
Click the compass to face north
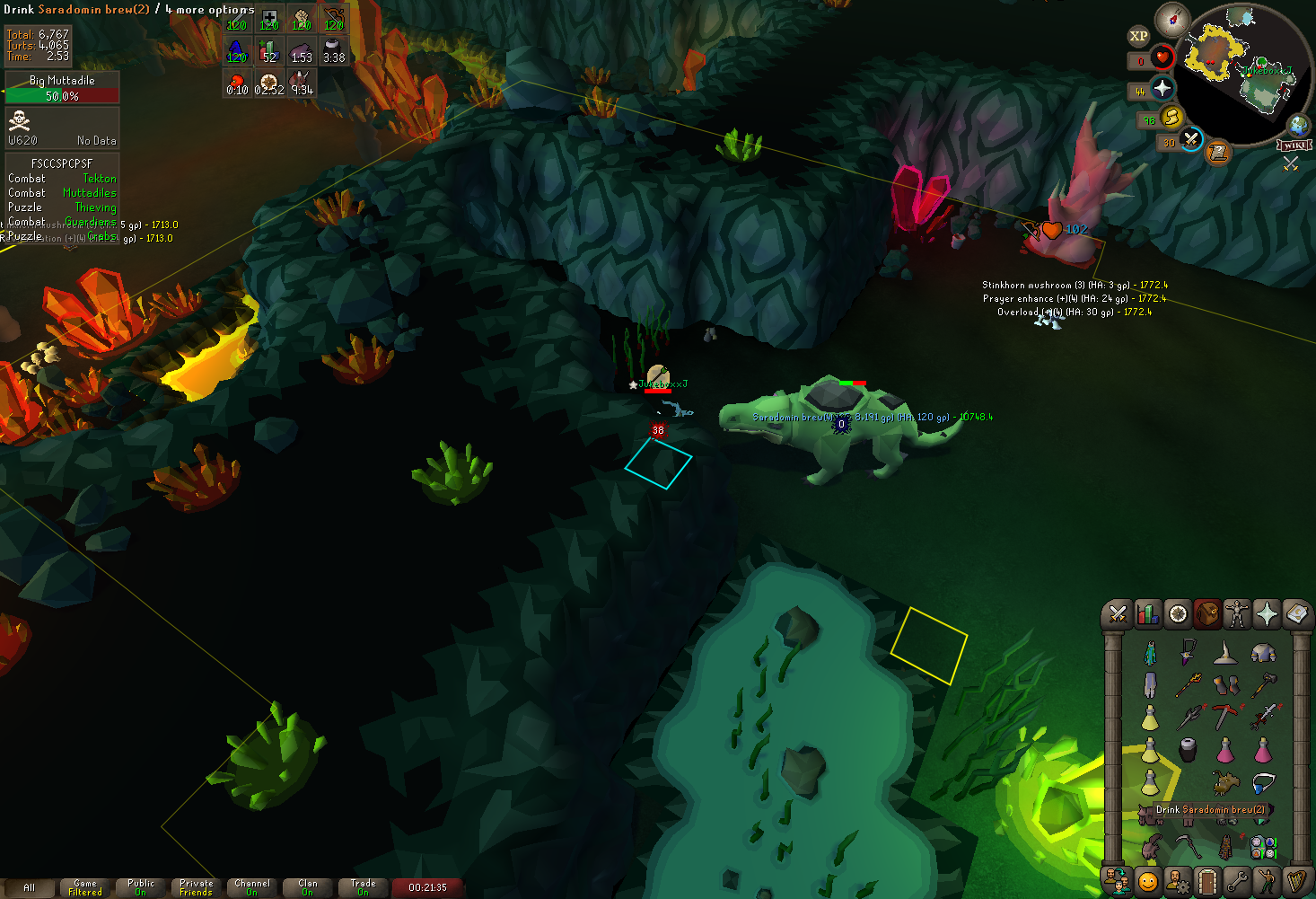(1172, 19)
